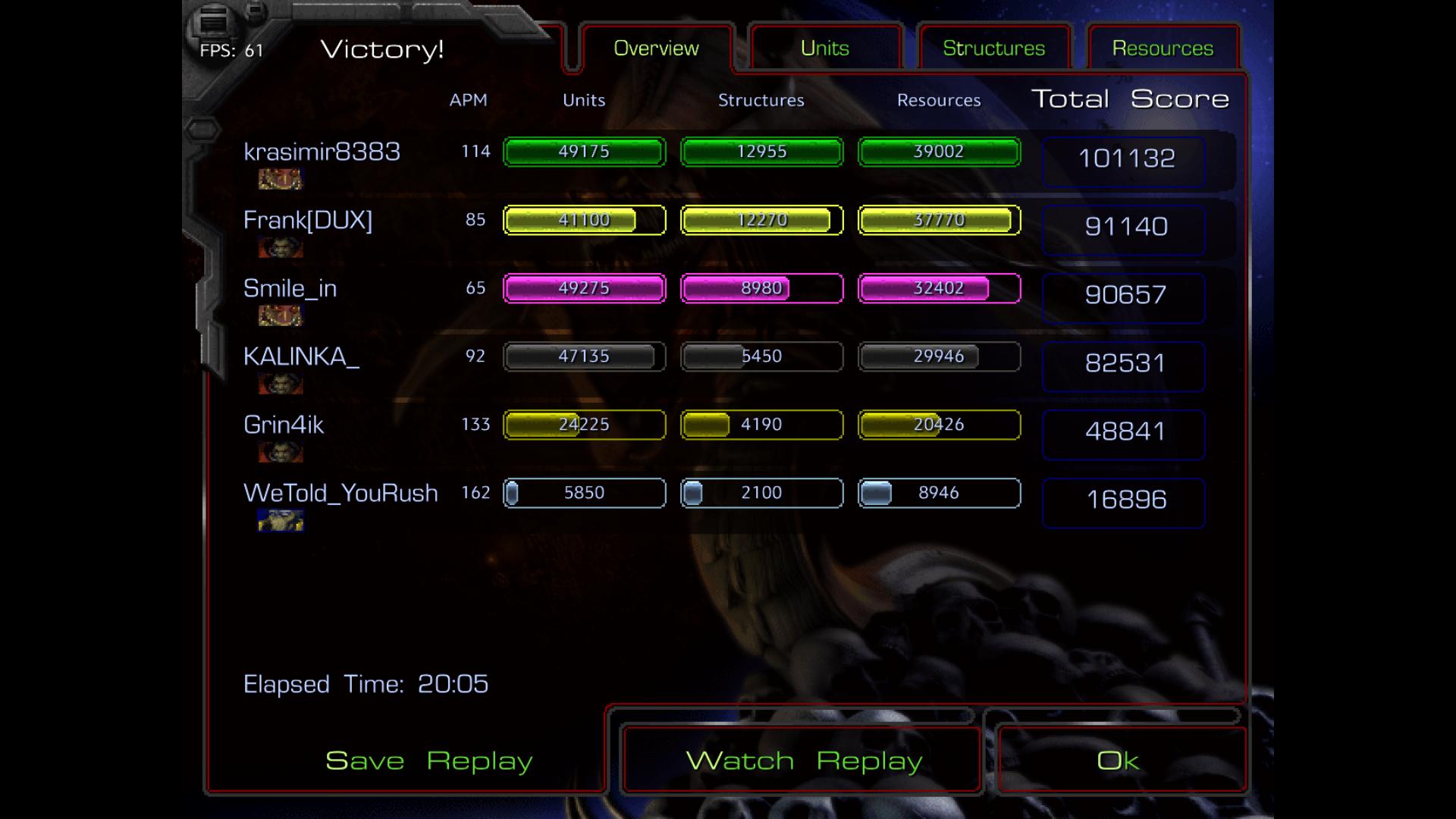The image size is (1456, 819).
Task: Choose the Smile_in player entry
Action: tap(290, 288)
